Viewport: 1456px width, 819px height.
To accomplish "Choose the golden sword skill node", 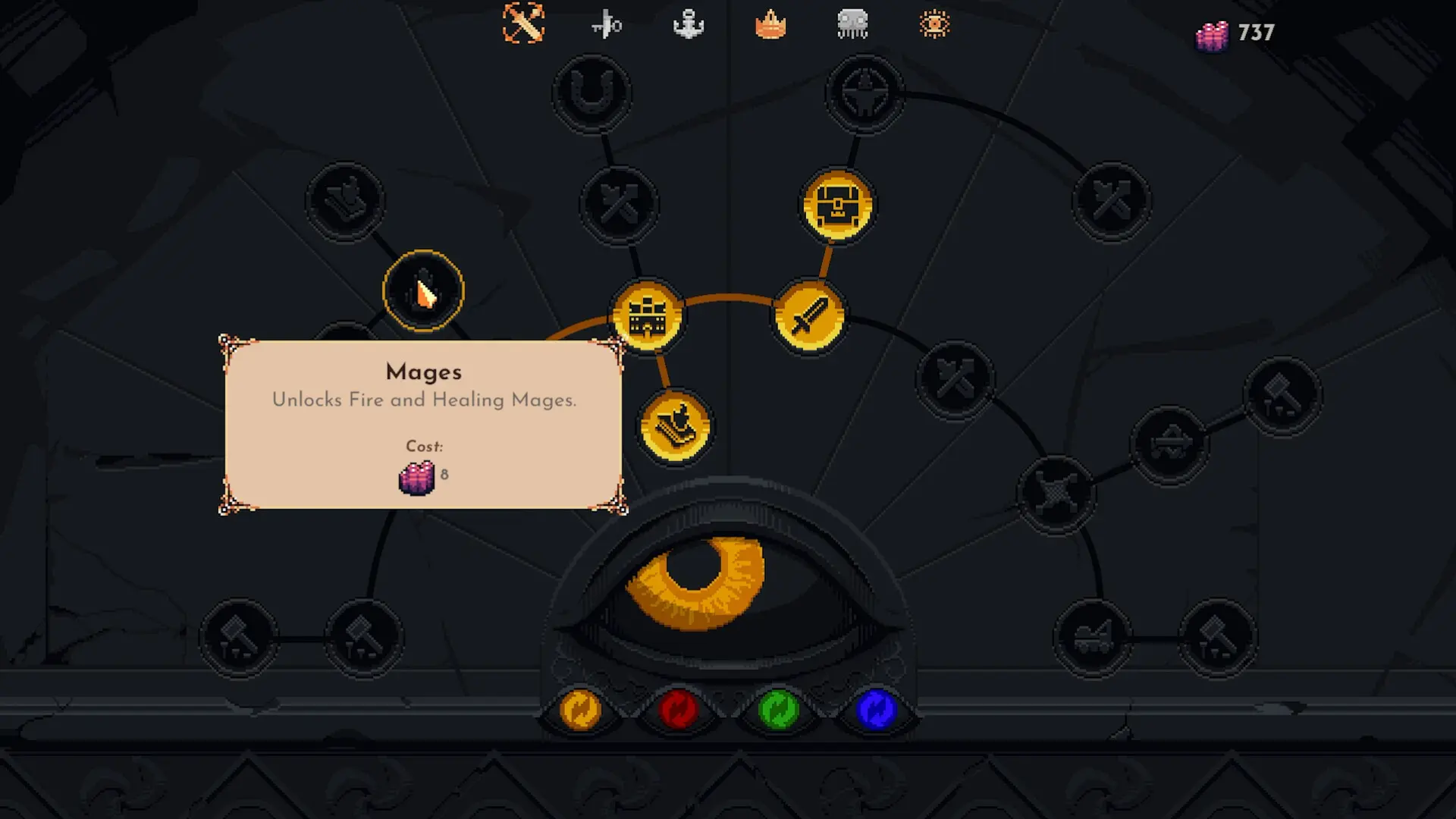I will coord(809,316).
